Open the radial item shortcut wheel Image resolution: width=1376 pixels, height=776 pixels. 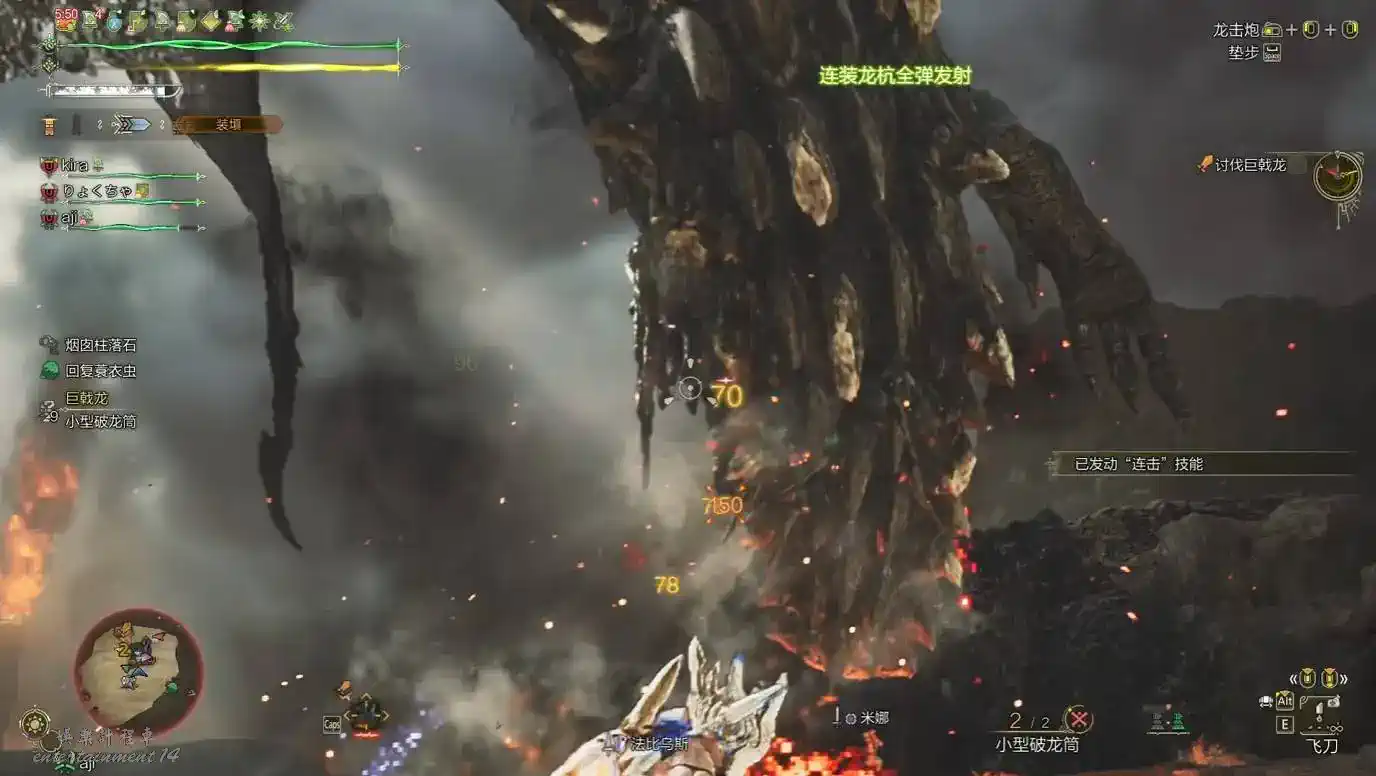[x=365, y=712]
